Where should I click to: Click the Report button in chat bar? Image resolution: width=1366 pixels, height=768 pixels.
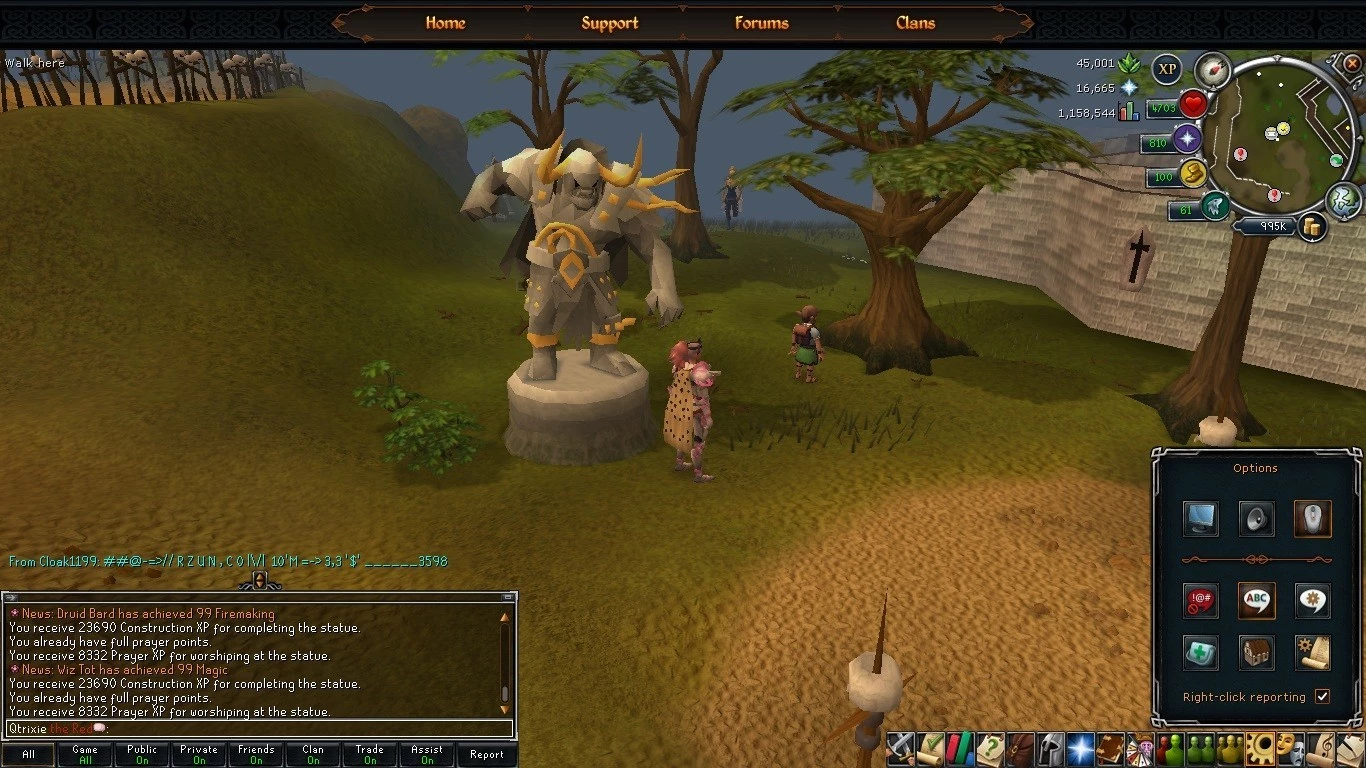487,754
